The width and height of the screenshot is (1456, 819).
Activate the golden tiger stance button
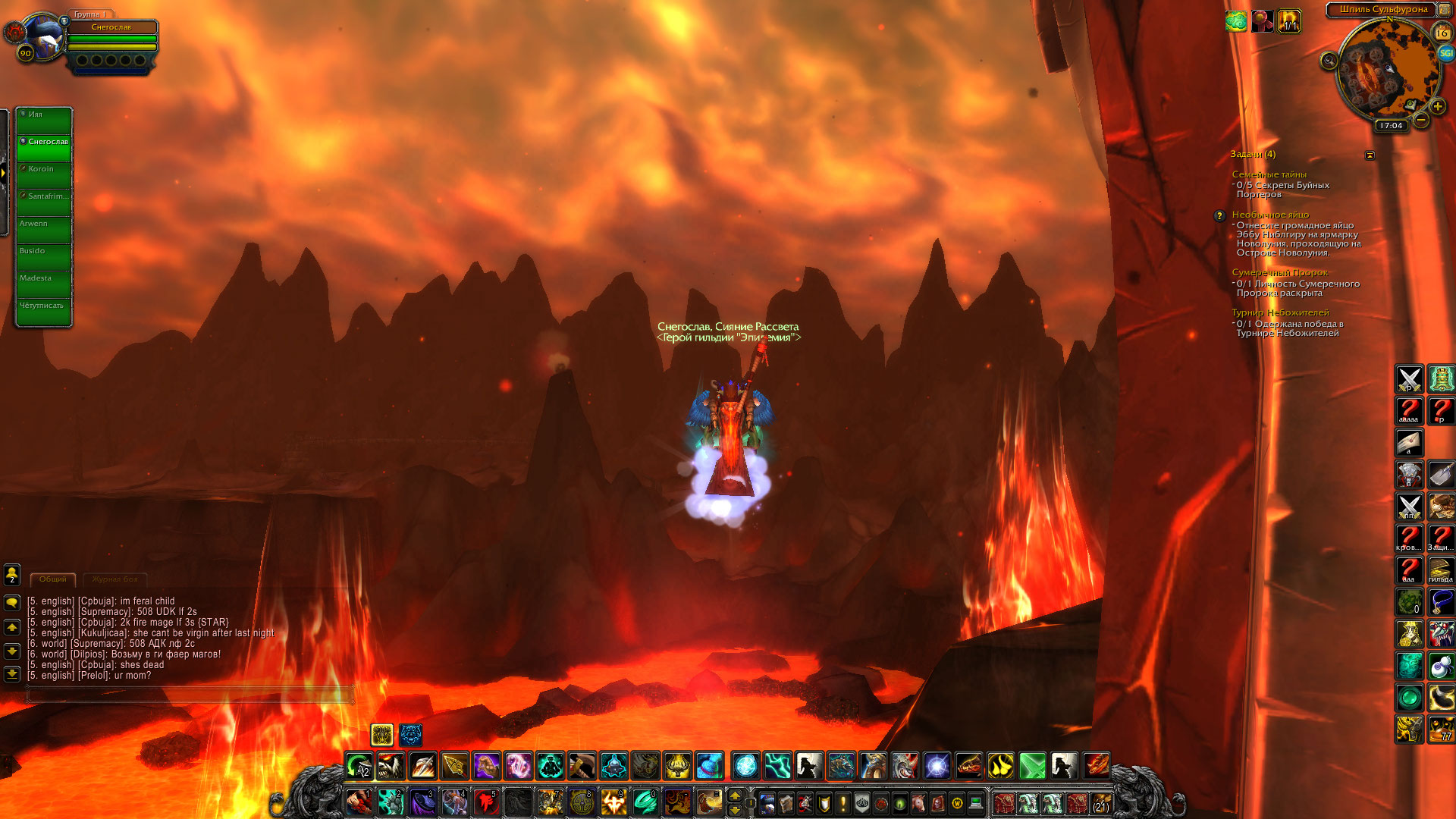click(x=382, y=734)
